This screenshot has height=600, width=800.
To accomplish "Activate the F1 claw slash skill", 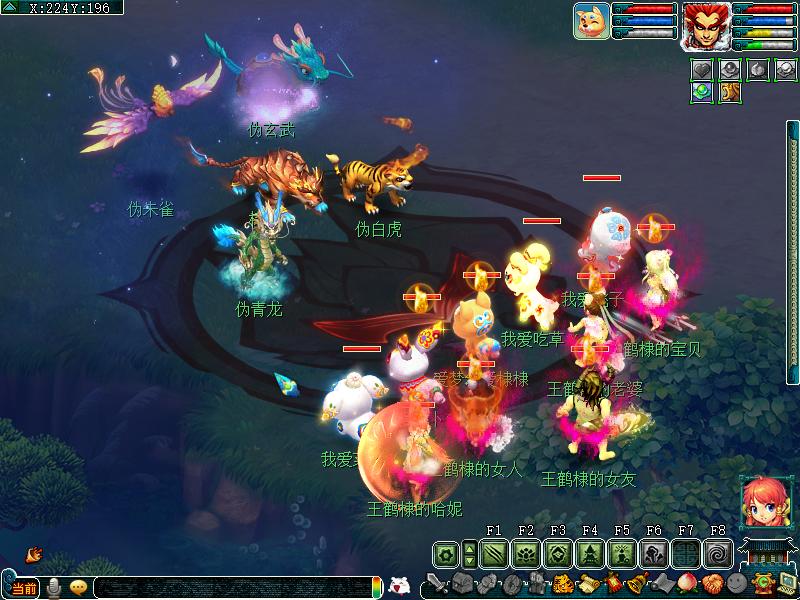I will (494, 553).
